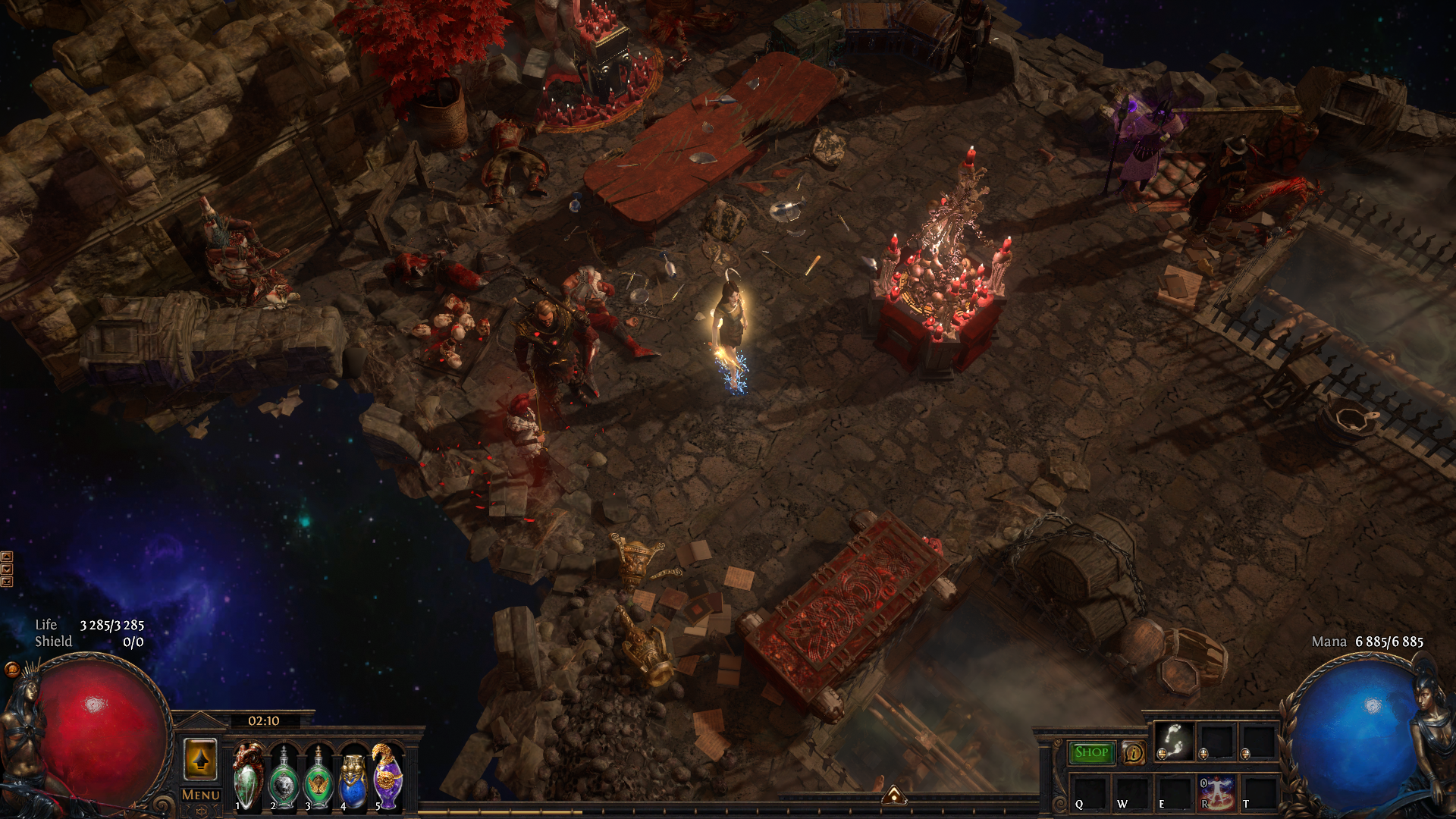This screenshot has width=1456, height=819.
Task: Click the golden up-arrow button above Menu
Action: pos(200,759)
